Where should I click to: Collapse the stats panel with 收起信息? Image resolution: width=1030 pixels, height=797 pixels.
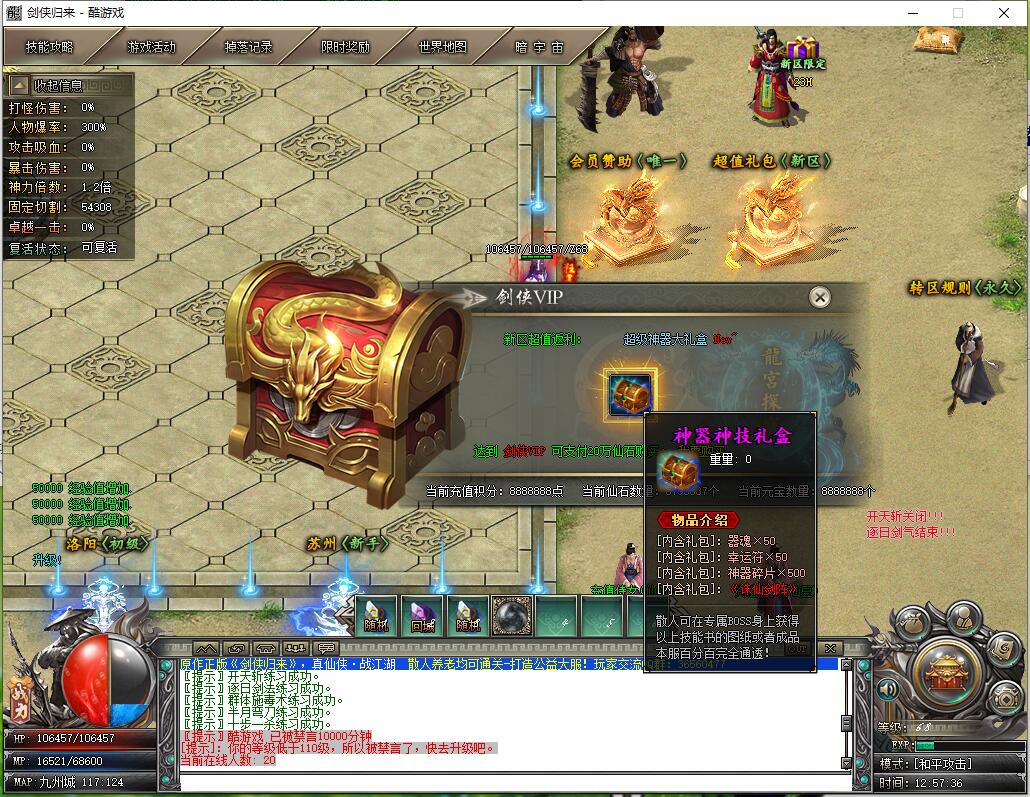pos(58,85)
